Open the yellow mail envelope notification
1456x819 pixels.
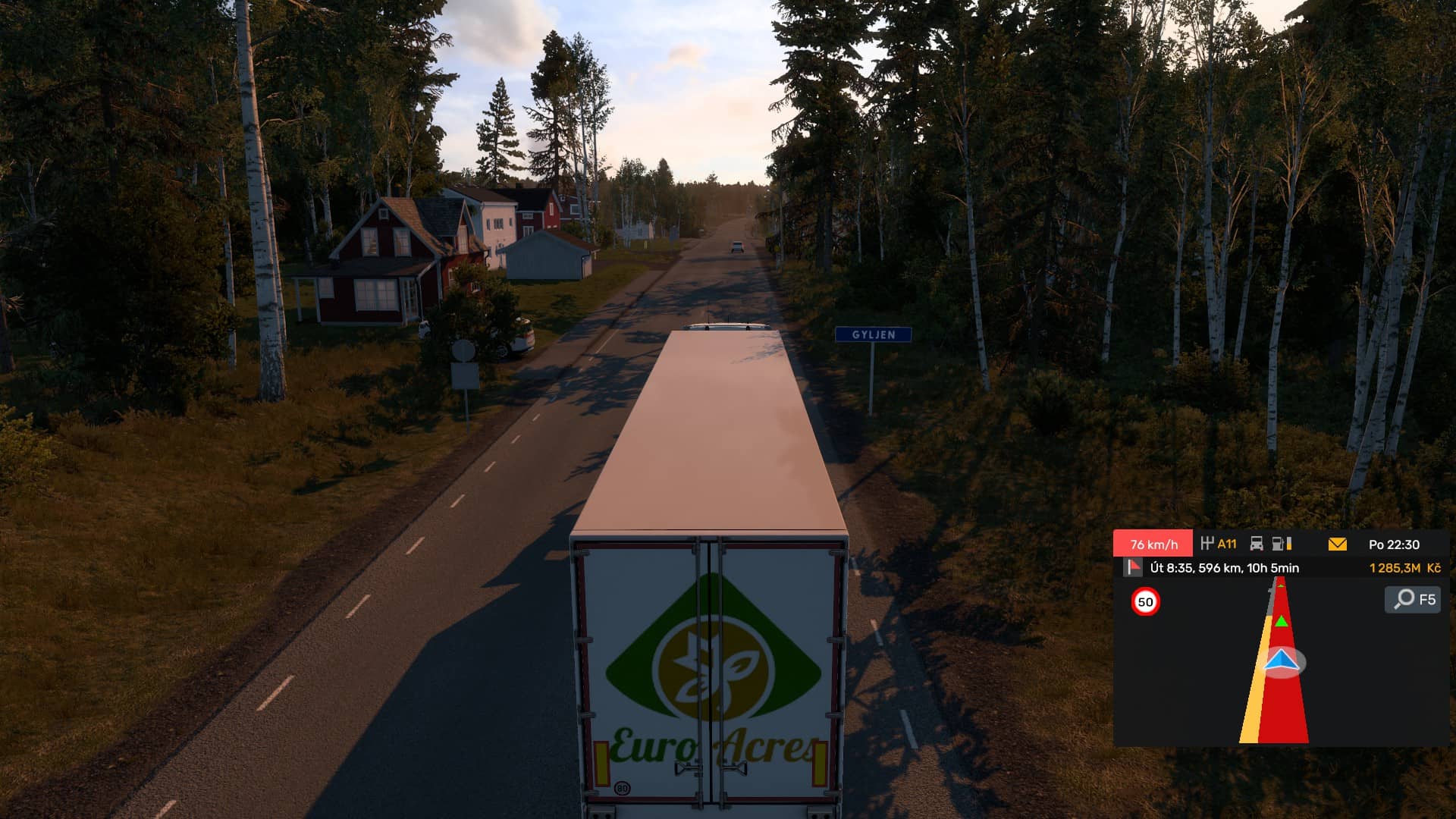click(1337, 544)
